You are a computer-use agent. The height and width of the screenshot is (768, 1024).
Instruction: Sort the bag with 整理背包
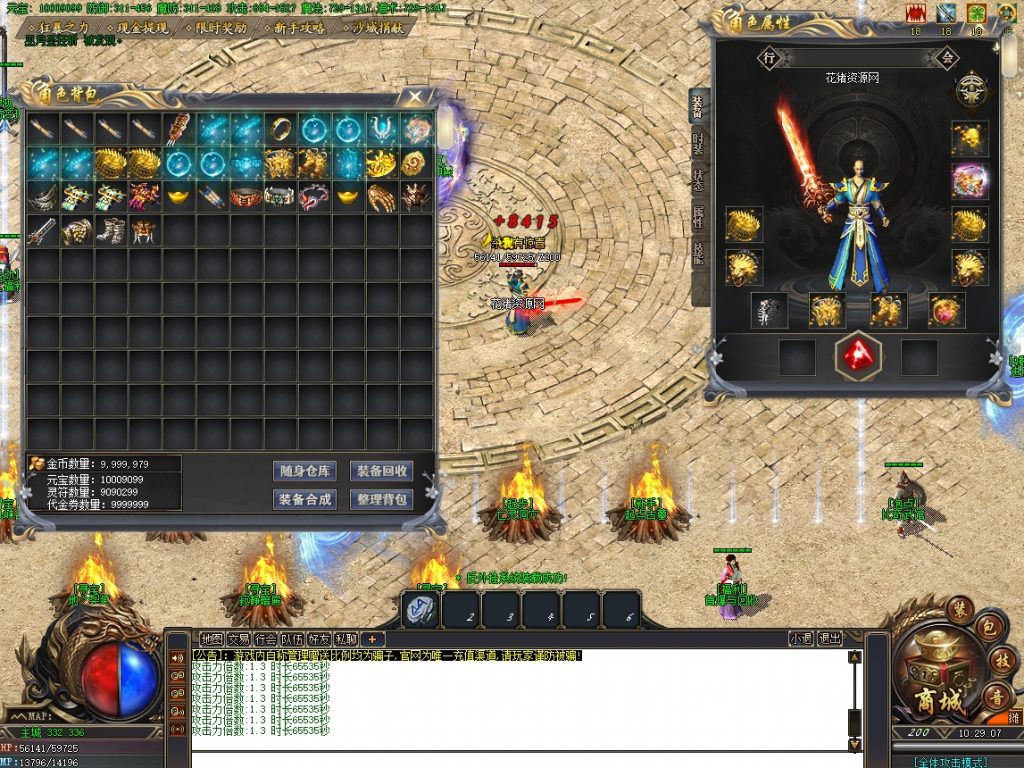[x=381, y=499]
